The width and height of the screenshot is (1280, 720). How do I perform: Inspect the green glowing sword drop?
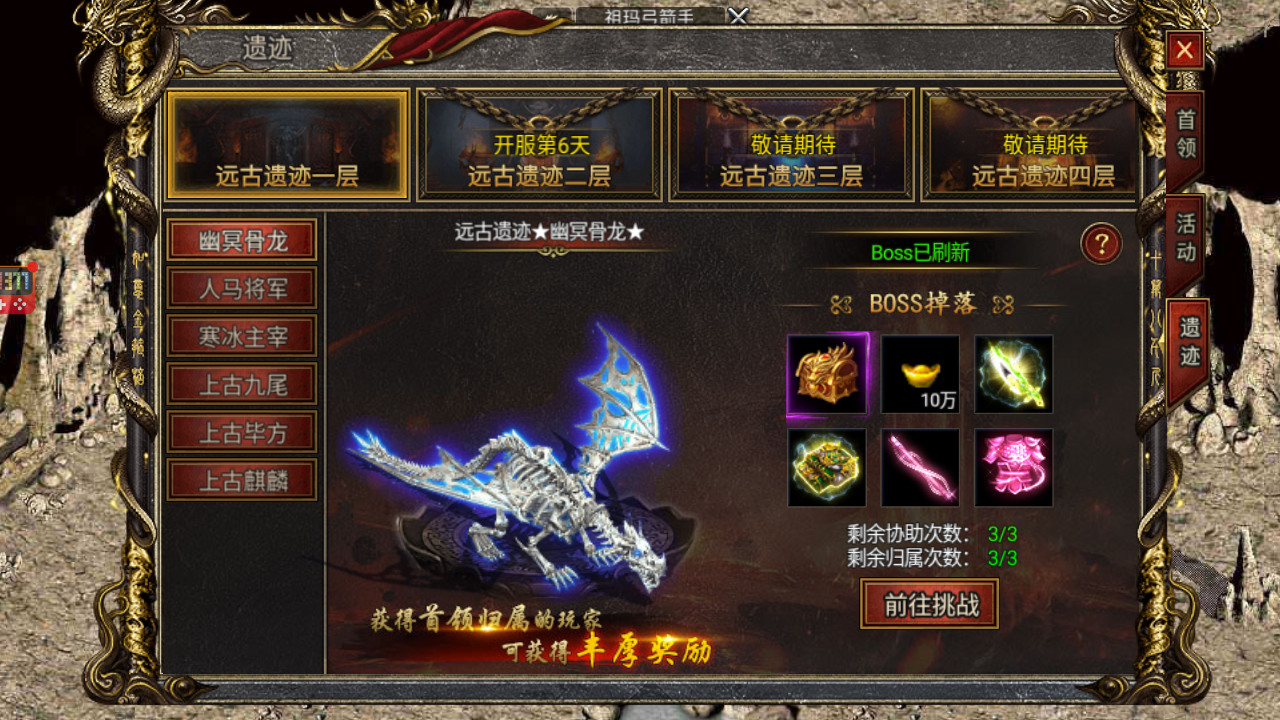click(1014, 374)
